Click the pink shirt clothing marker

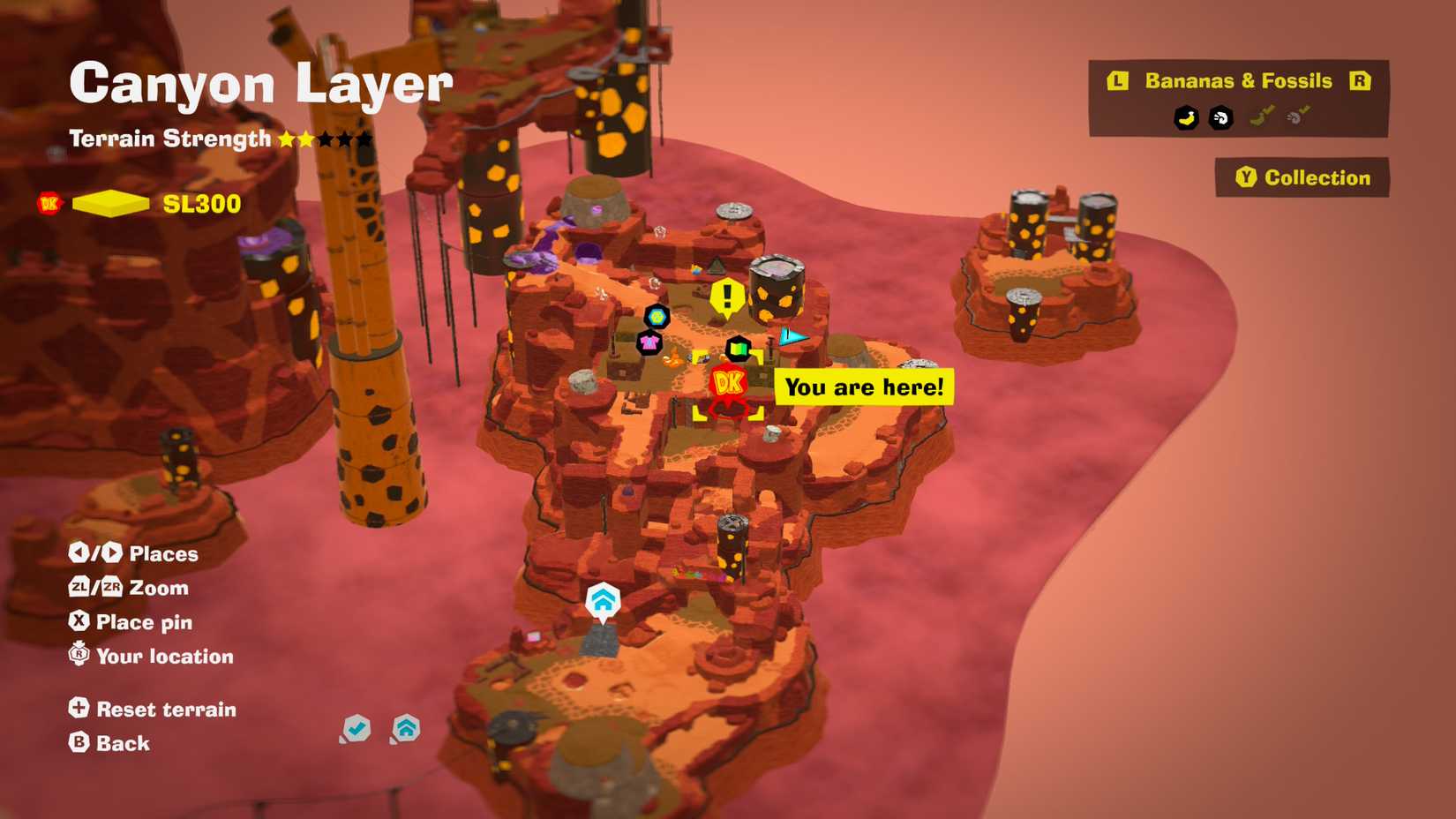tap(649, 342)
